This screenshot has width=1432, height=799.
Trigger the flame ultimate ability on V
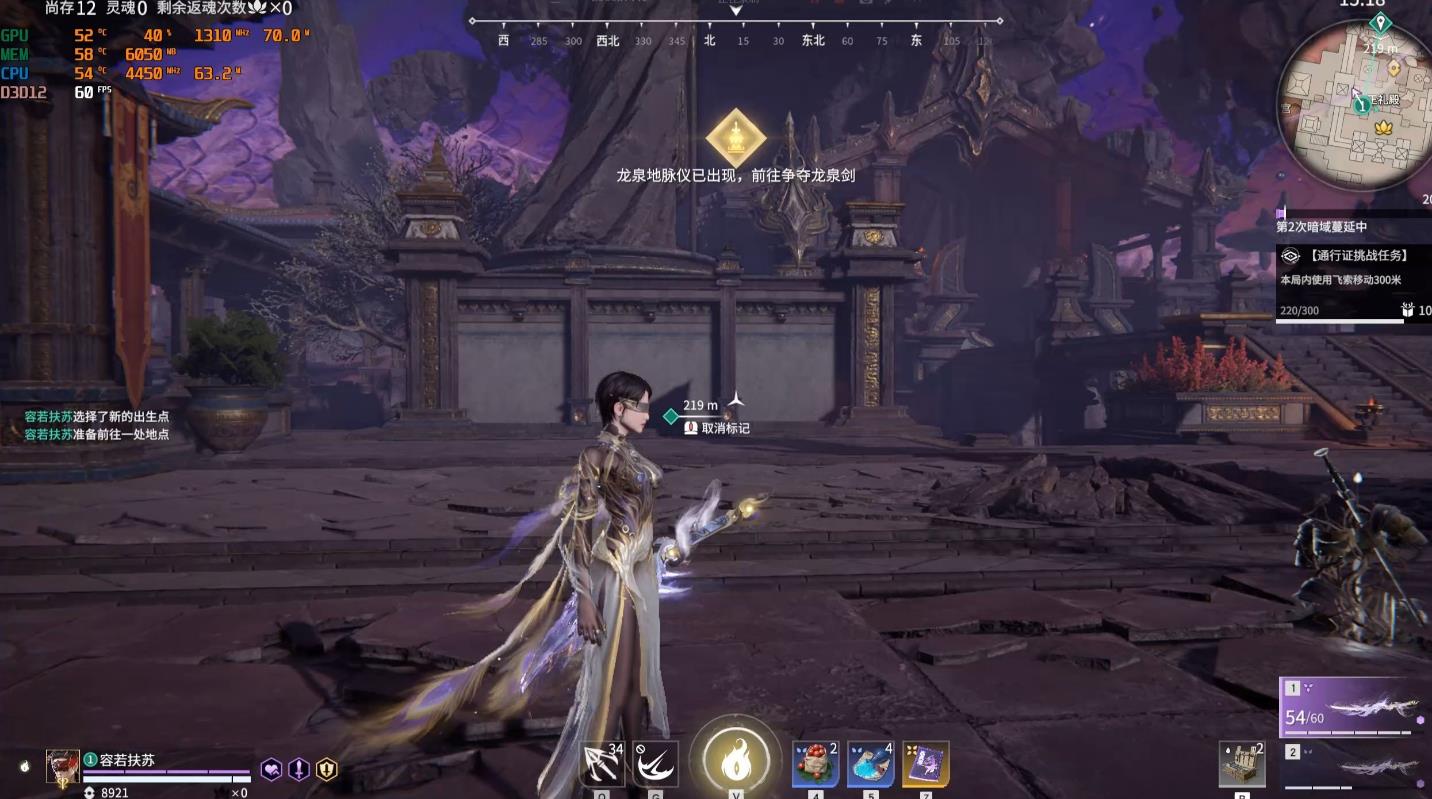click(737, 760)
